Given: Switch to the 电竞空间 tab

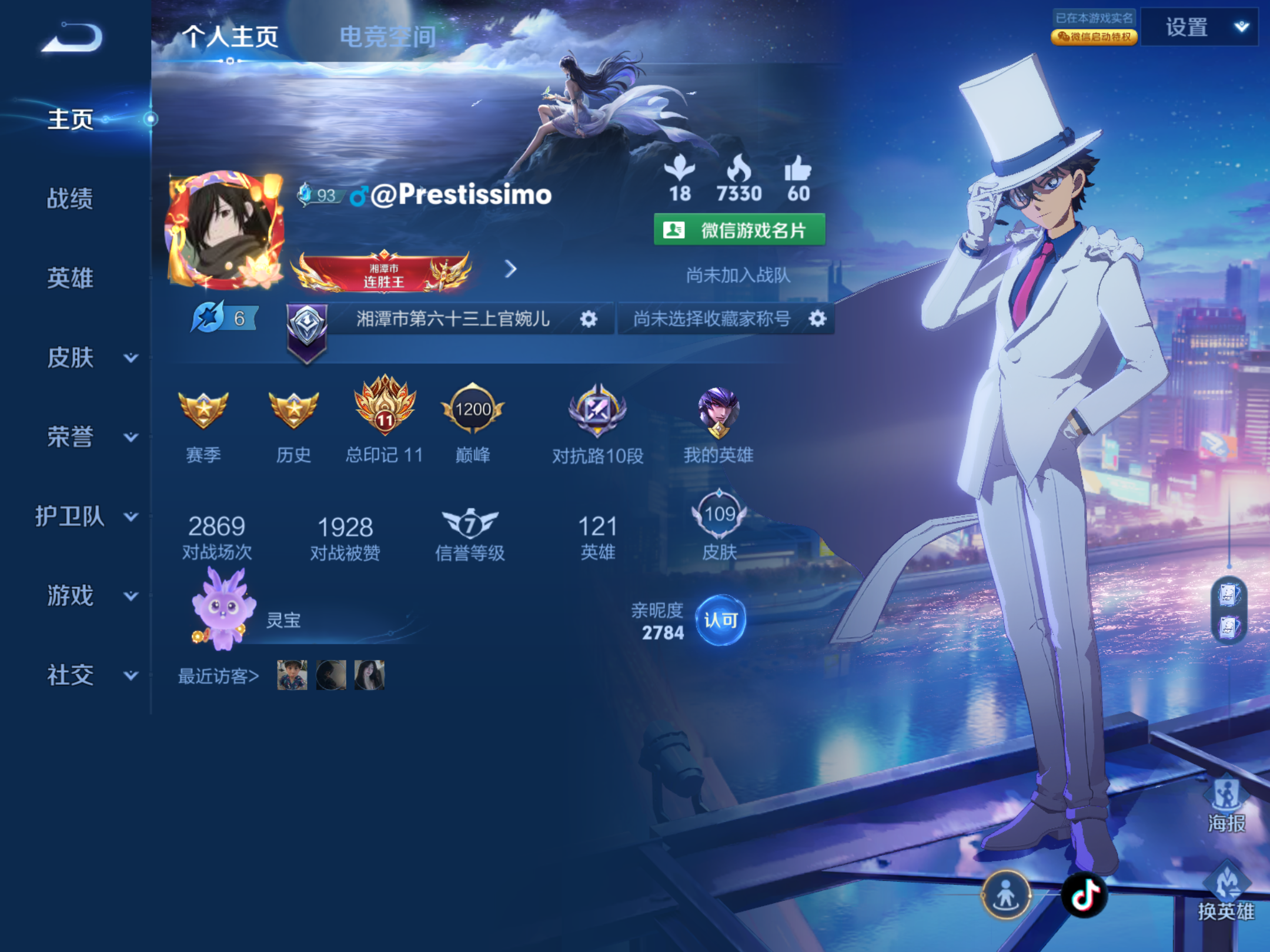Looking at the screenshot, I should tap(387, 37).
